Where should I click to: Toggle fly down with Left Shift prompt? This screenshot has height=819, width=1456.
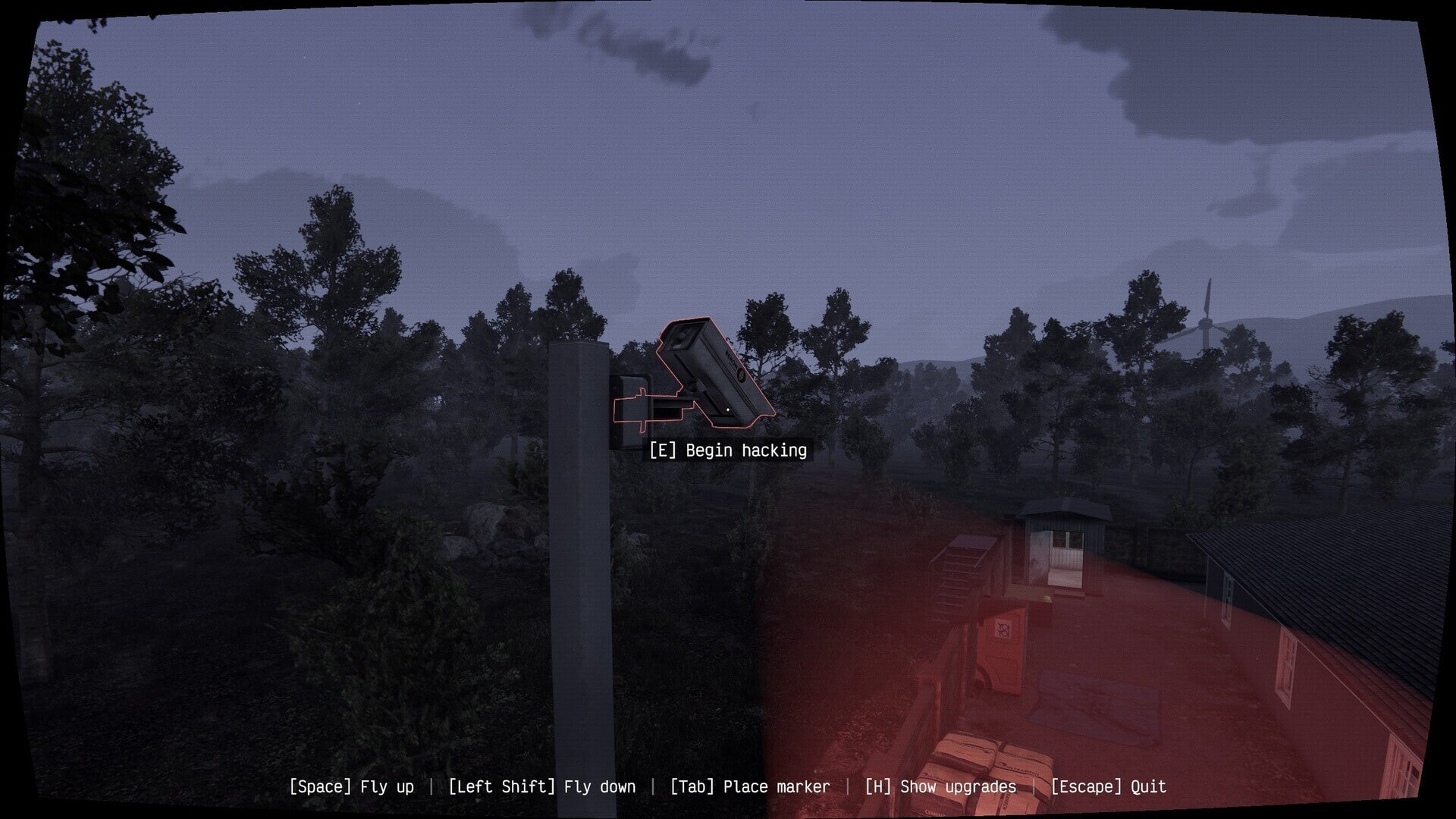pyautogui.click(x=541, y=786)
